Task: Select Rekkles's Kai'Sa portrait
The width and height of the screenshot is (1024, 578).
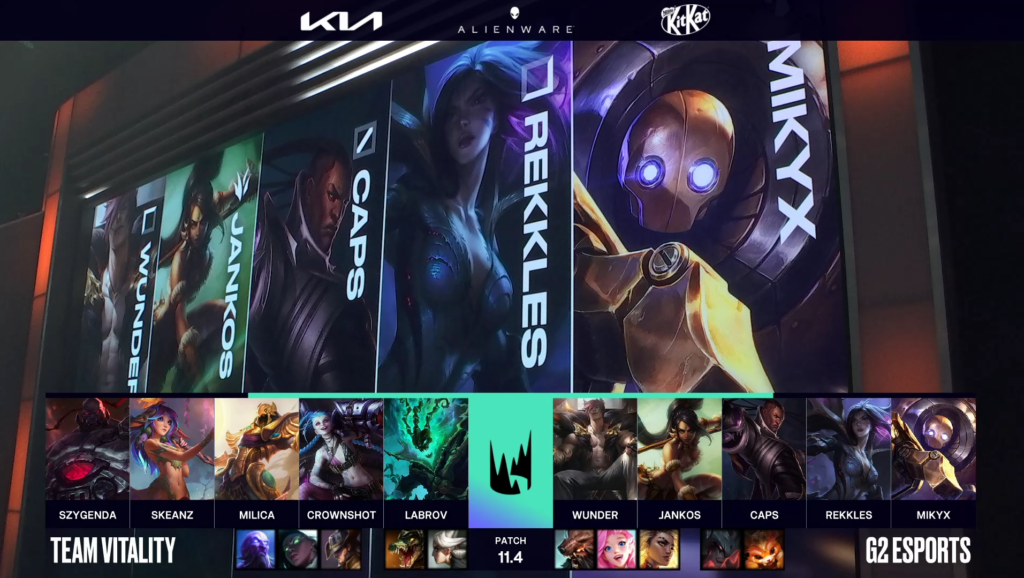Action: coord(849,449)
